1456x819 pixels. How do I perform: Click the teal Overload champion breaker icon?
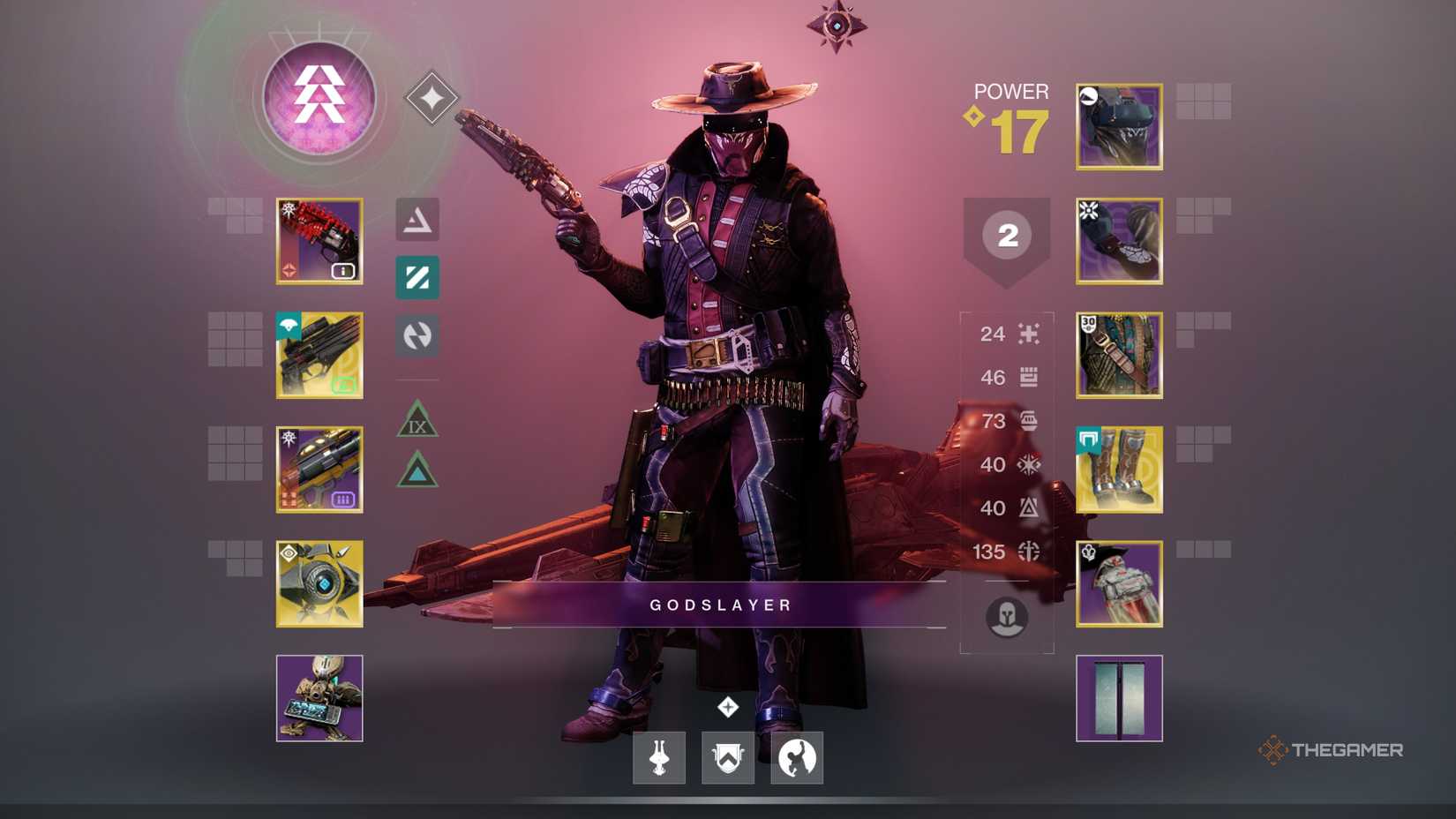[417, 279]
